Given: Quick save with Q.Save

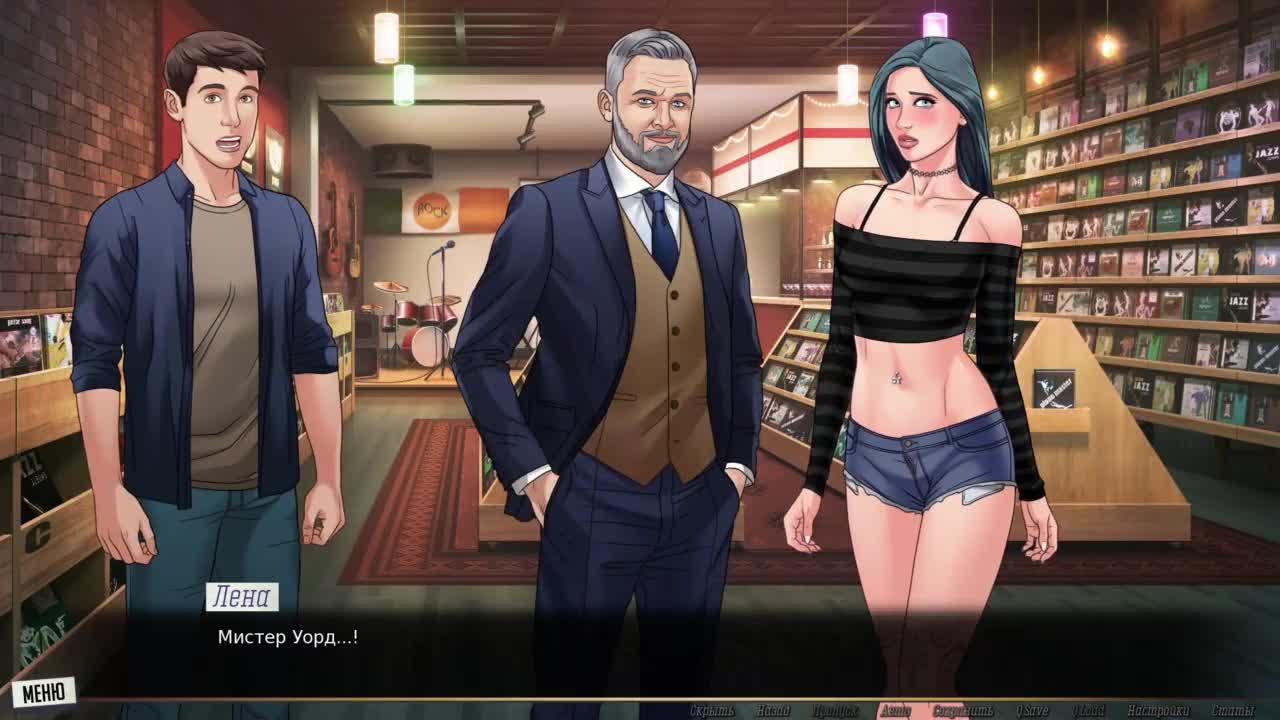Looking at the screenshot, I should coord(1032,711).
